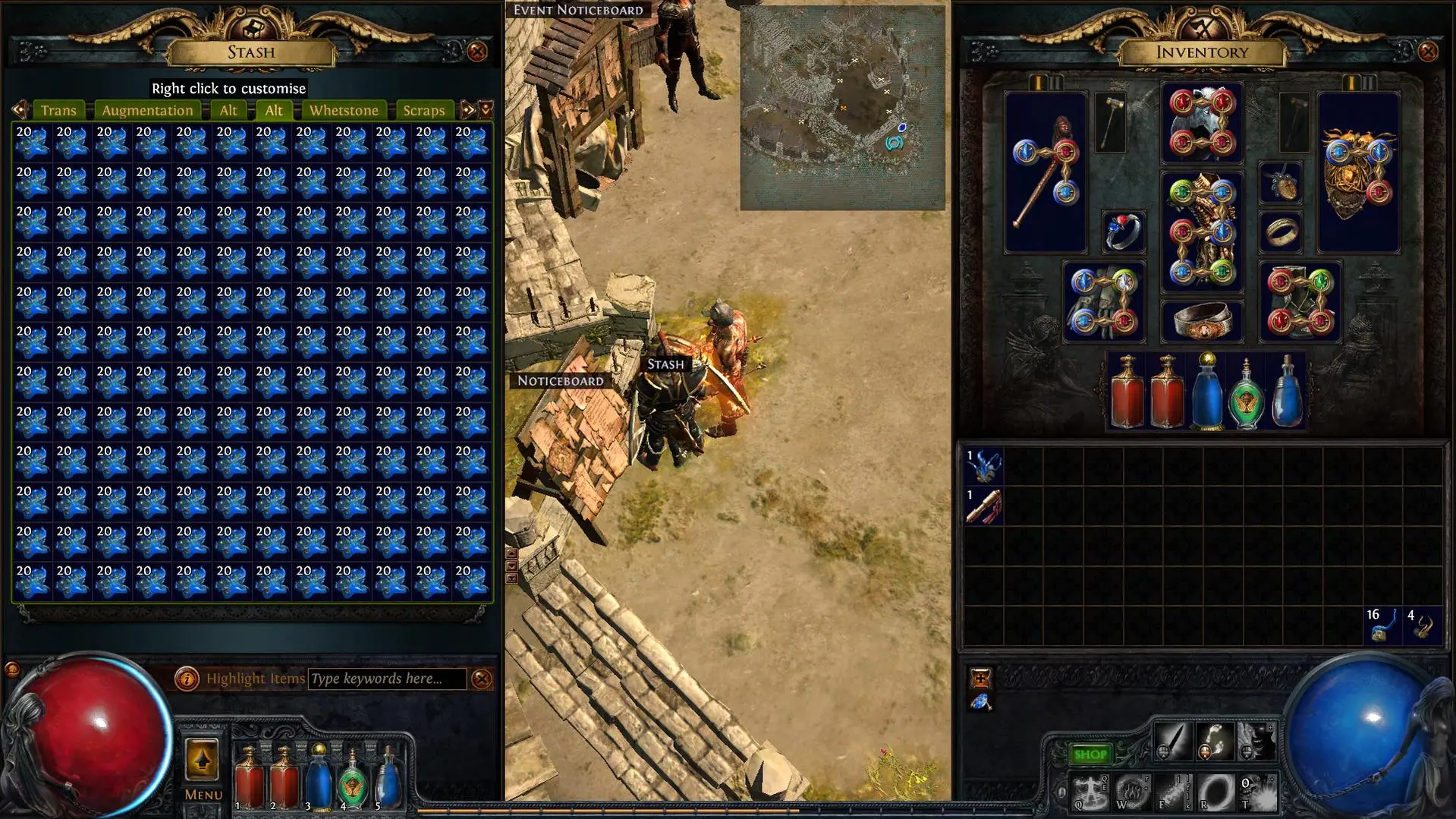Select the sapphire ring slot
The width and height of the screenshot is (1456, 819).
[x=1123, y=232]
